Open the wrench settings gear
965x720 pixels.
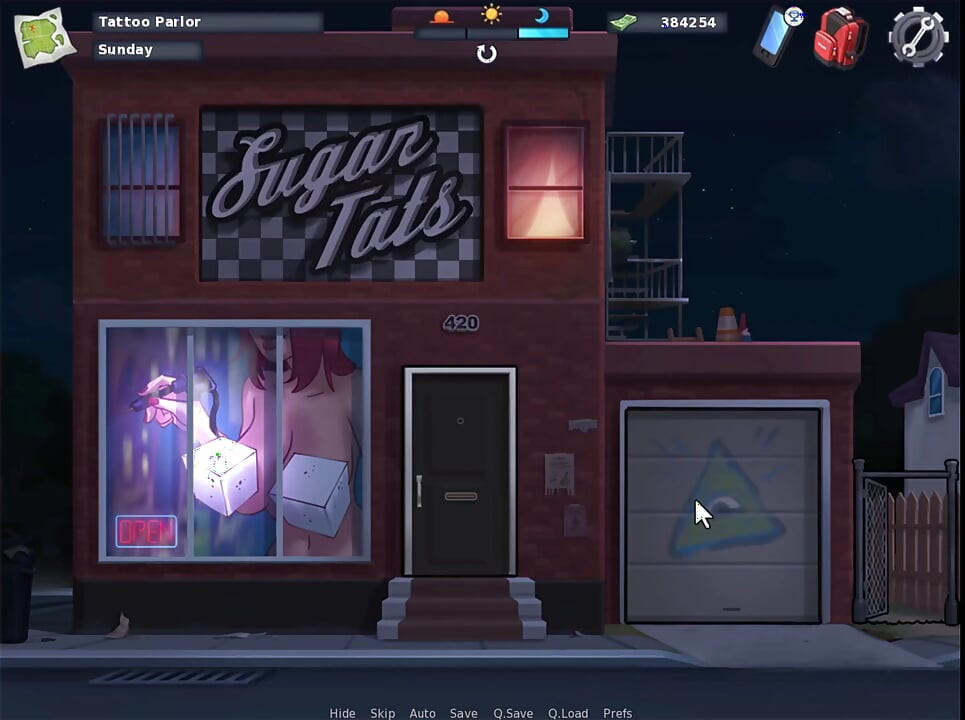pos(917,38)
